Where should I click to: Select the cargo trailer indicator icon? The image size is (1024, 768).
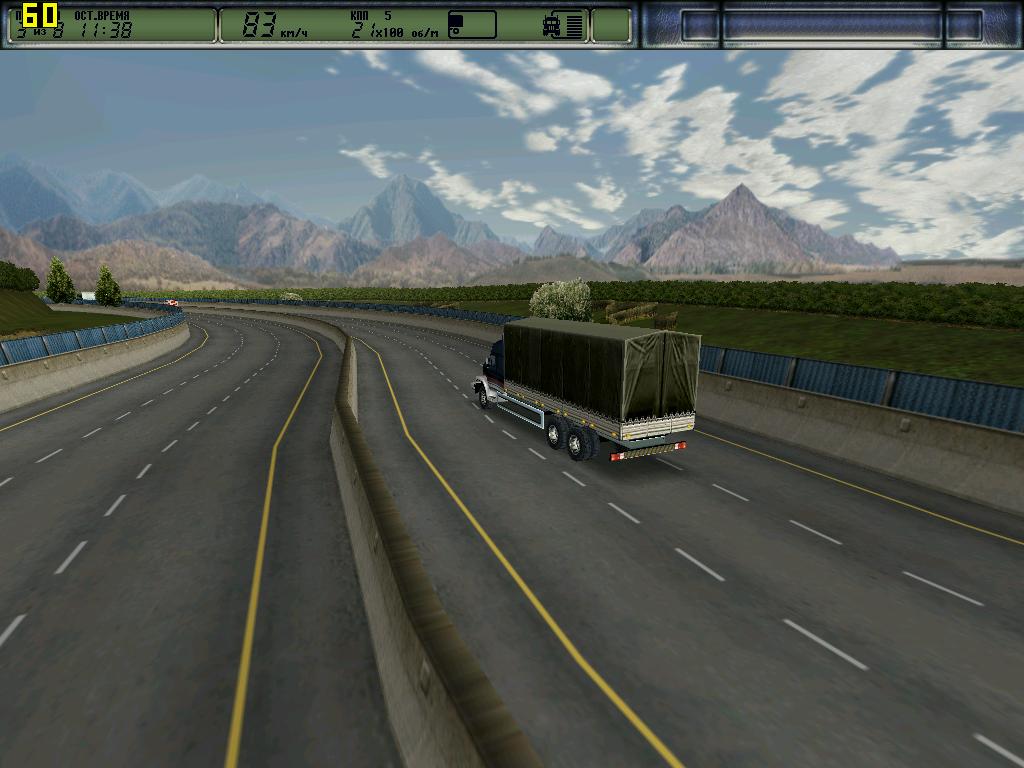click(472, 25)
